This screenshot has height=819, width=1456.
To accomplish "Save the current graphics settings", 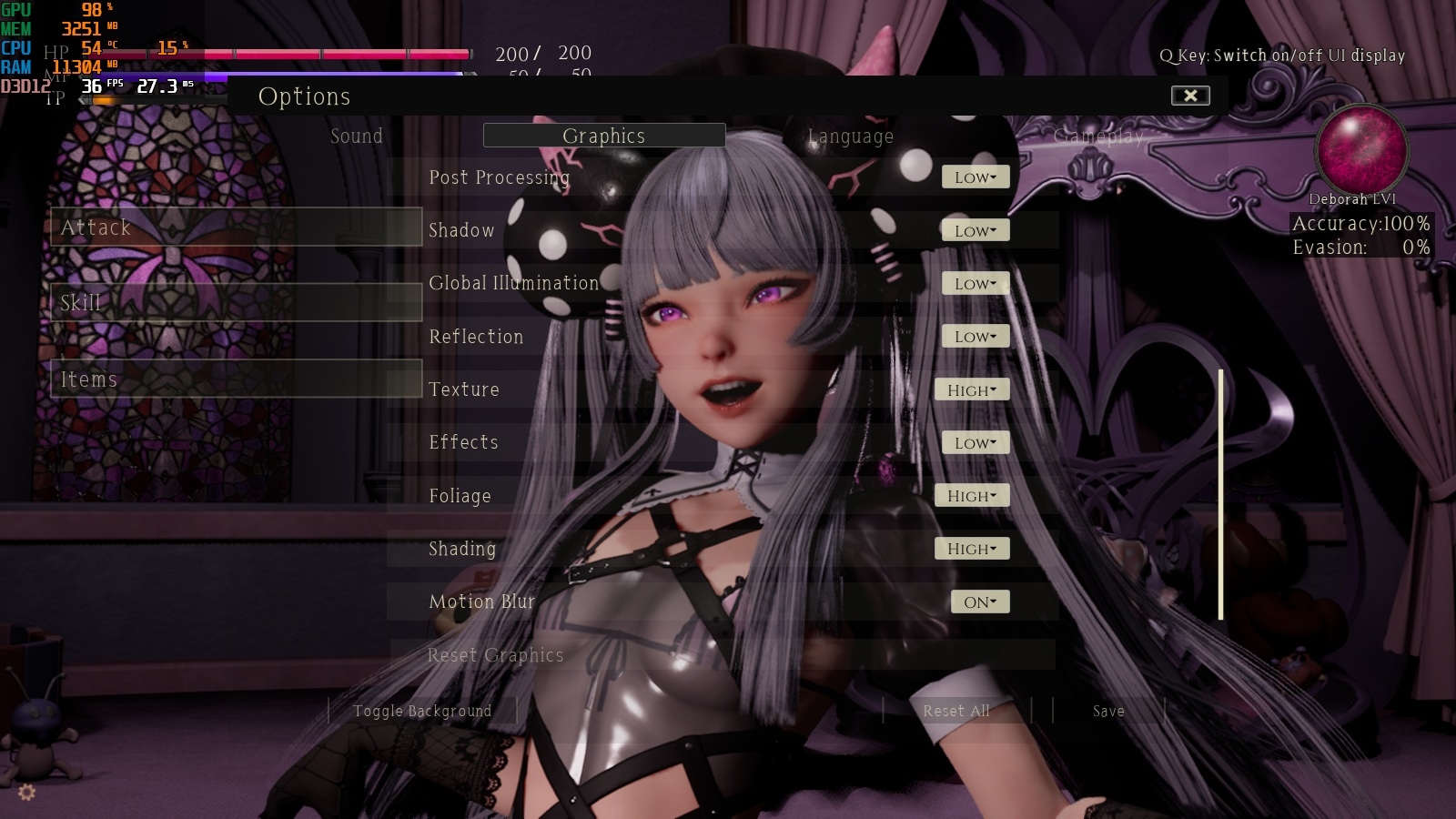I will 1107,711.
